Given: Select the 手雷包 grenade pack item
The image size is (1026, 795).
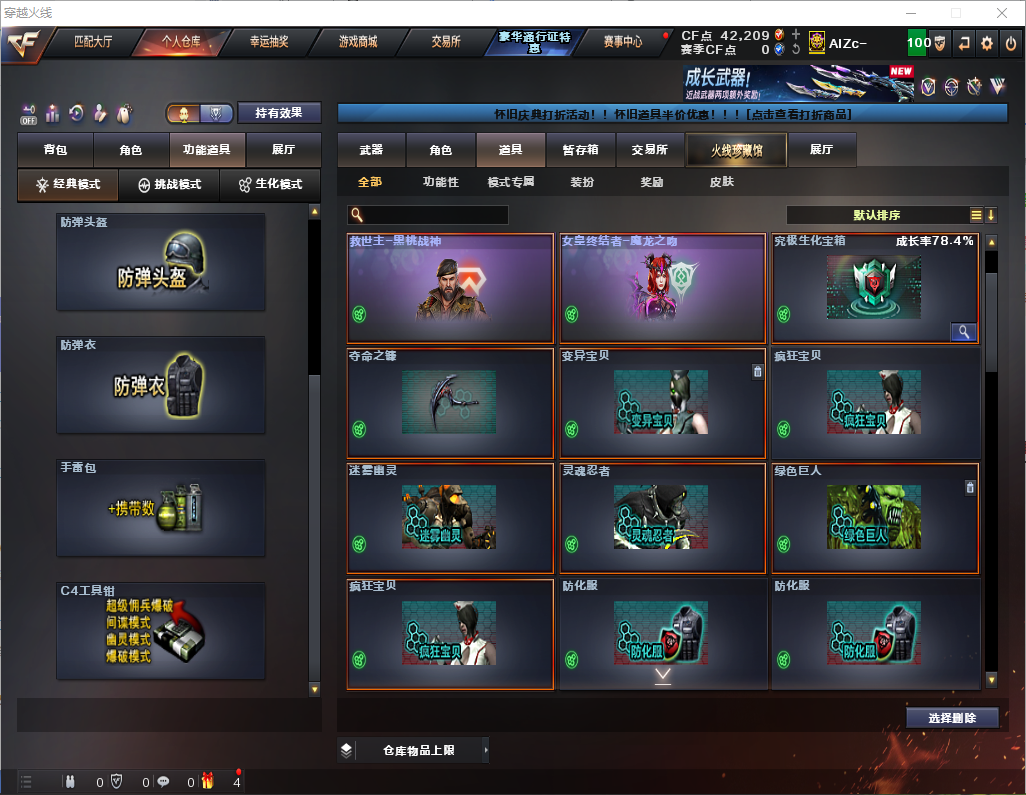Looking at the screenshot, I should (161, 507).
